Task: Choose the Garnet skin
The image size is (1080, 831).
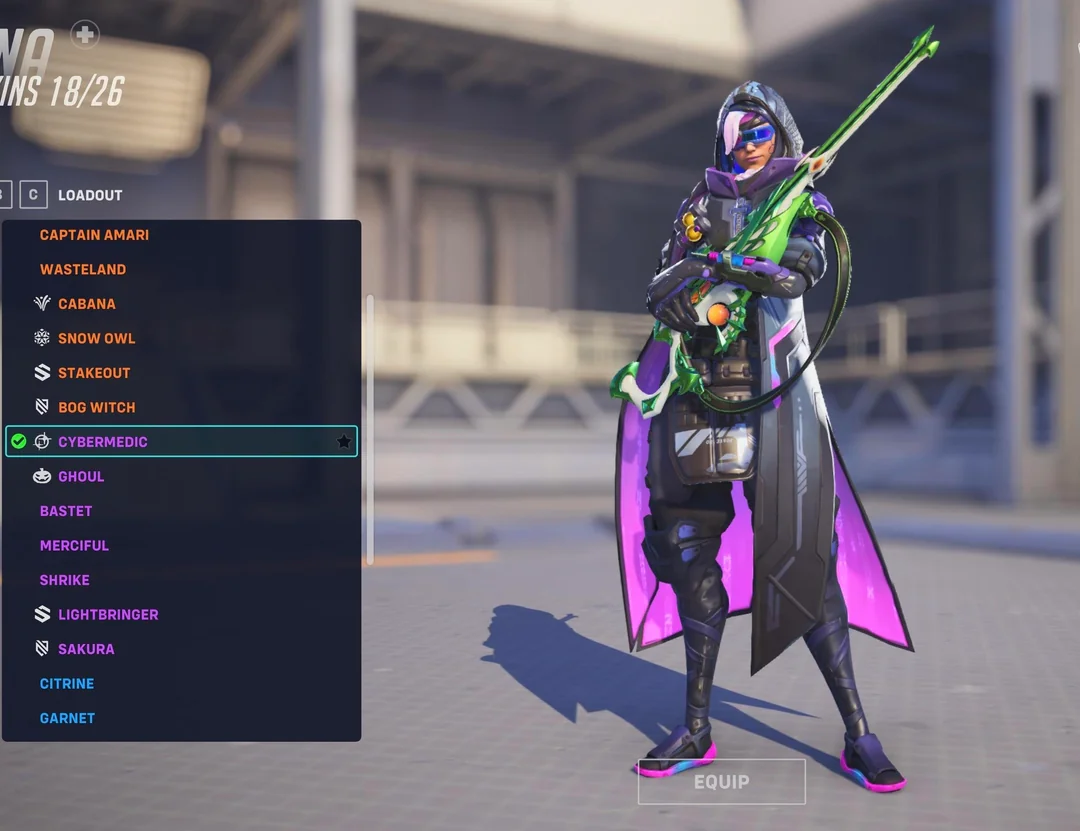Action: click(67, 718)
